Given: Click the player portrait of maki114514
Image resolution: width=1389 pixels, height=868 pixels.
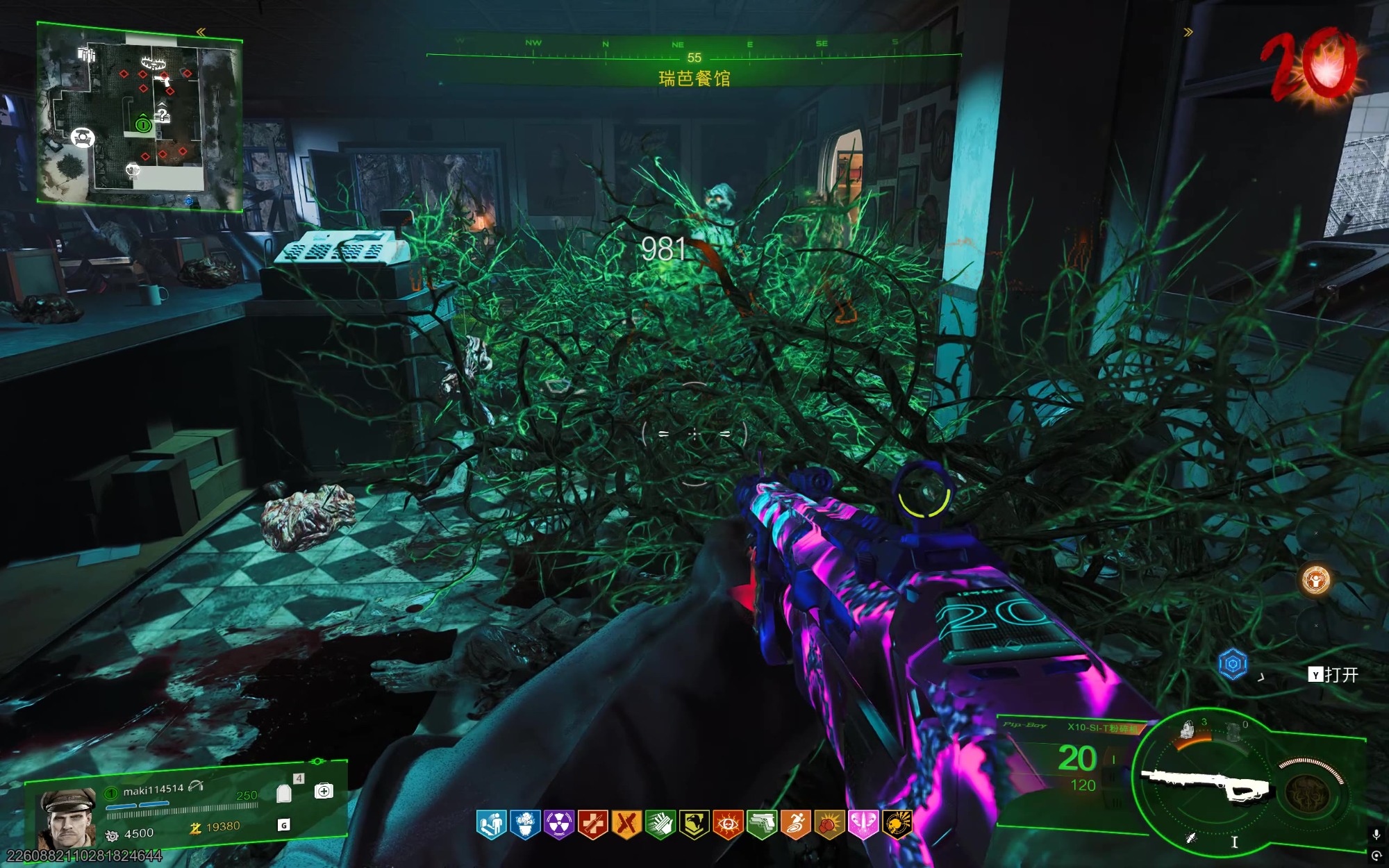Looking at the screenshot, I should 67,818.
